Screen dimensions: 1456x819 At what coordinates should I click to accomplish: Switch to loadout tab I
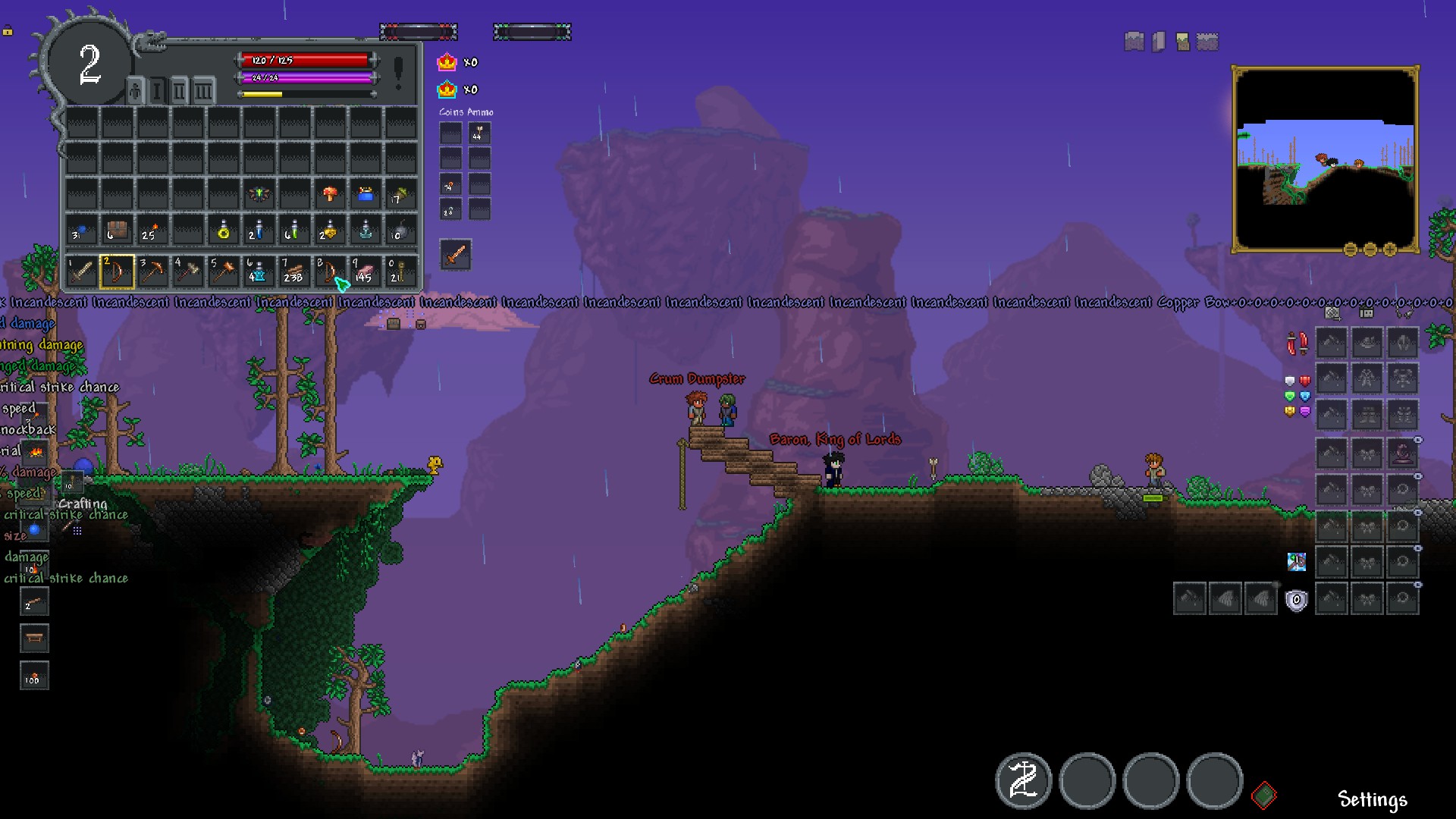pos(157,92)
